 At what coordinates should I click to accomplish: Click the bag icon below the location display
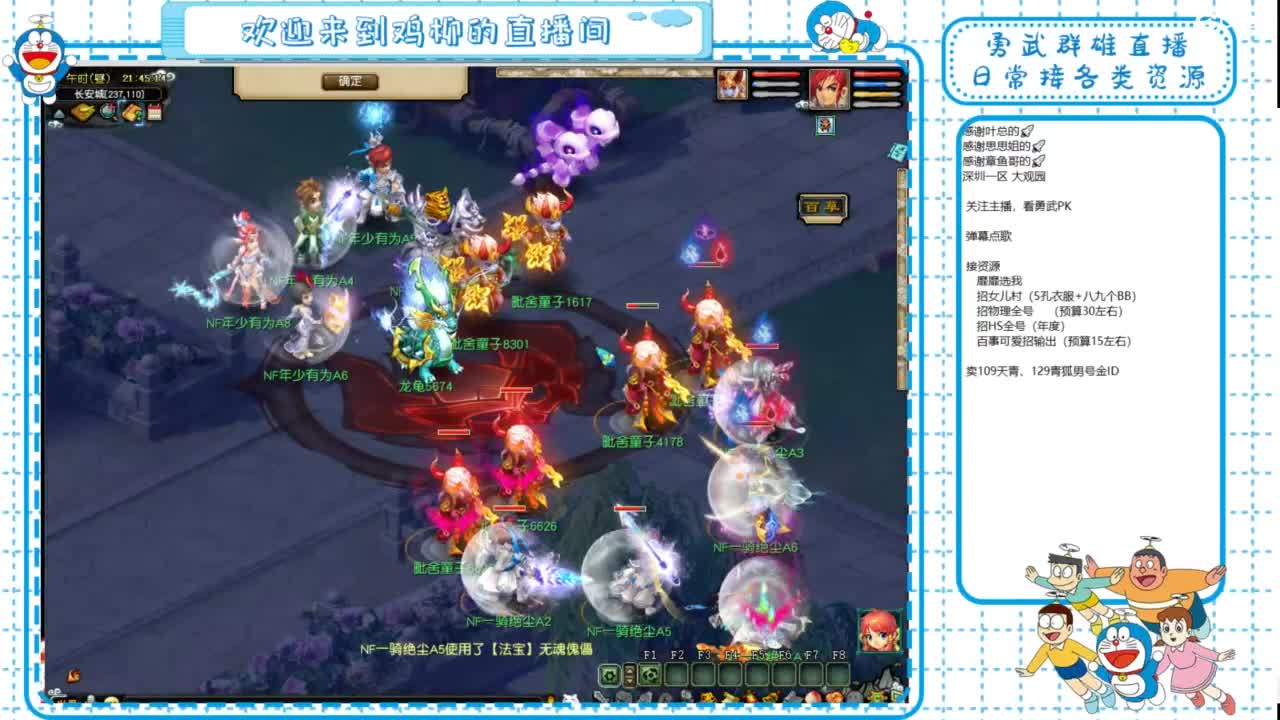[x=83, y=112]
